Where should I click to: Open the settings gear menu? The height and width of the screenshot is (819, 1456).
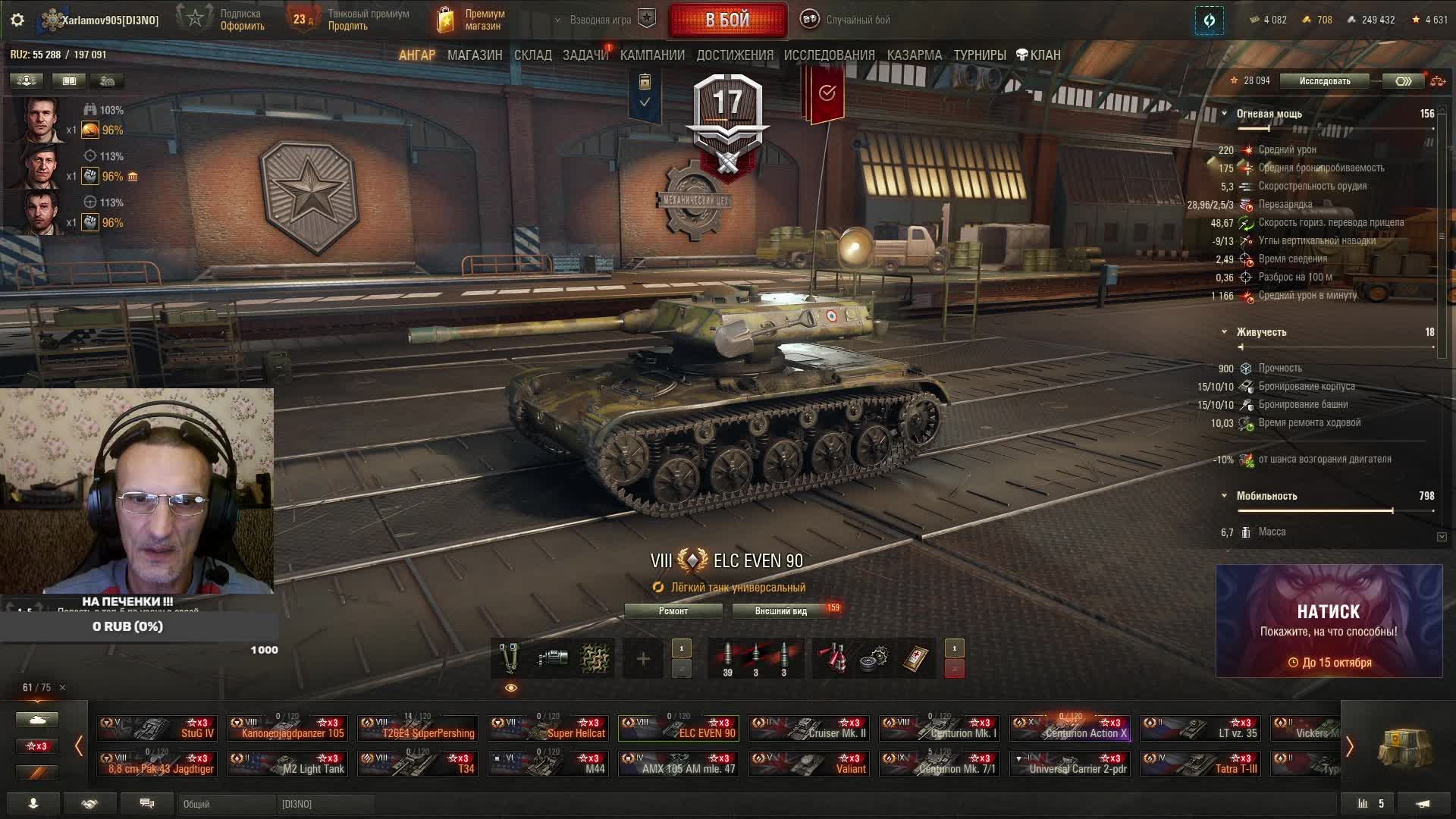click(x=17, y=20)
